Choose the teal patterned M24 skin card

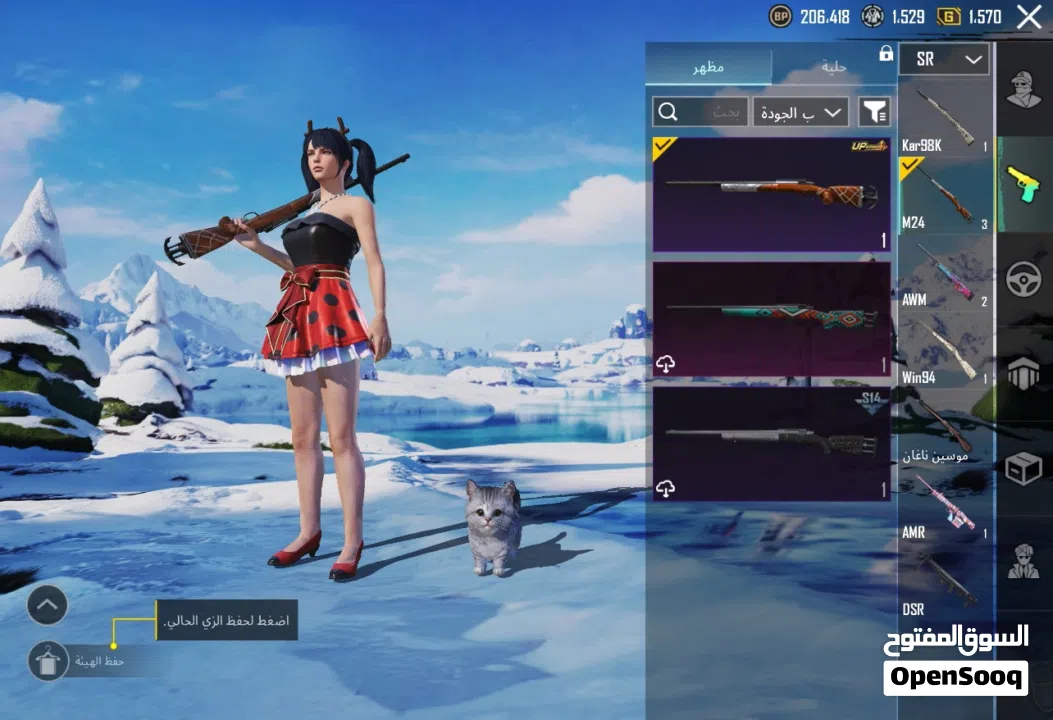(771, 319)
